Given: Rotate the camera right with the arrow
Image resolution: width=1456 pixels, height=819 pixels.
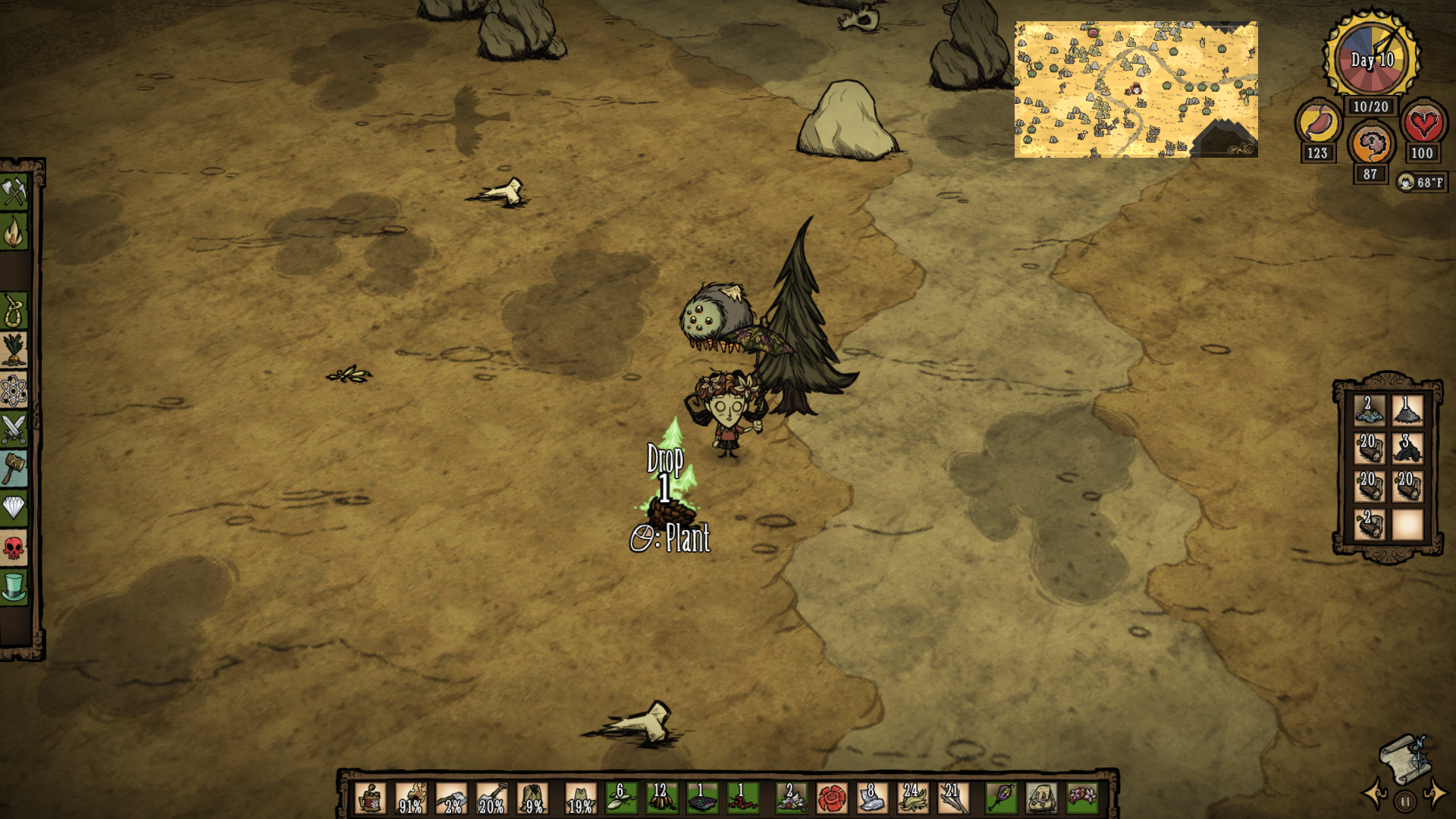Looking at the screenshot, I should (x=1436, y=794).
